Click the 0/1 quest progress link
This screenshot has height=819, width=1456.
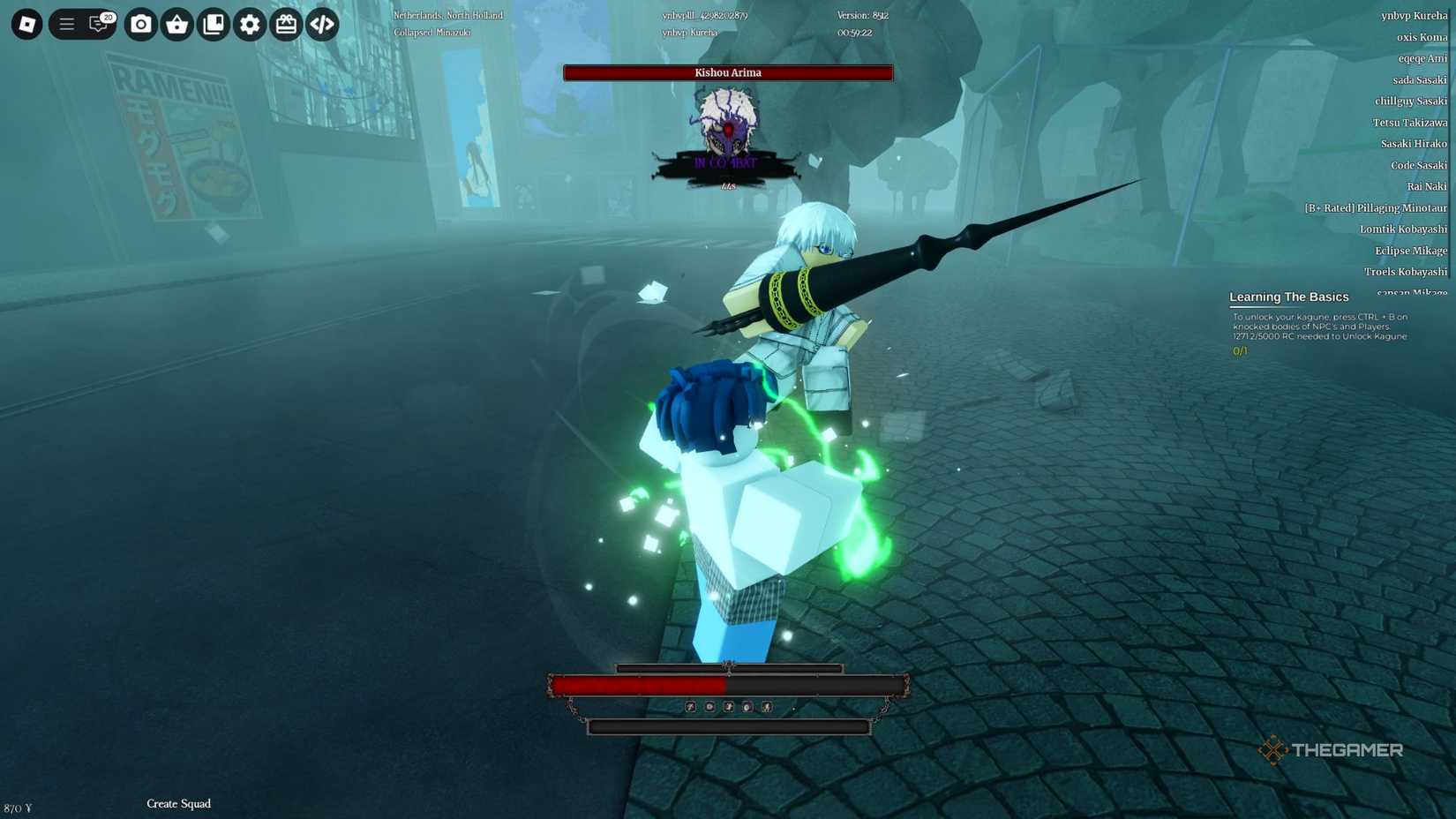[x=1239, y=350]
